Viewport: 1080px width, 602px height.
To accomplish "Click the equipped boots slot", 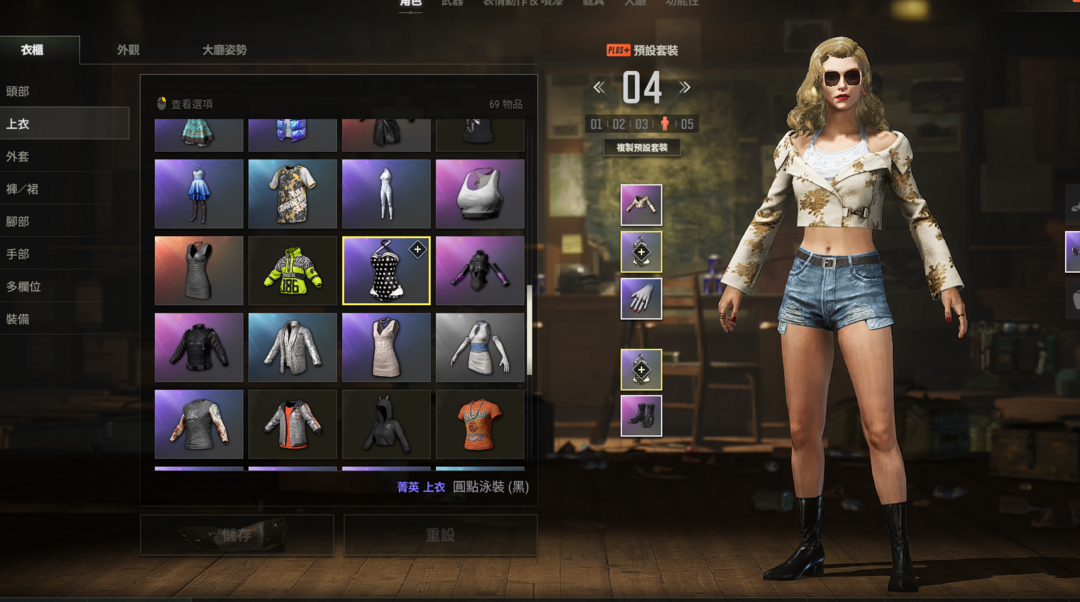I will click(641, 416).
